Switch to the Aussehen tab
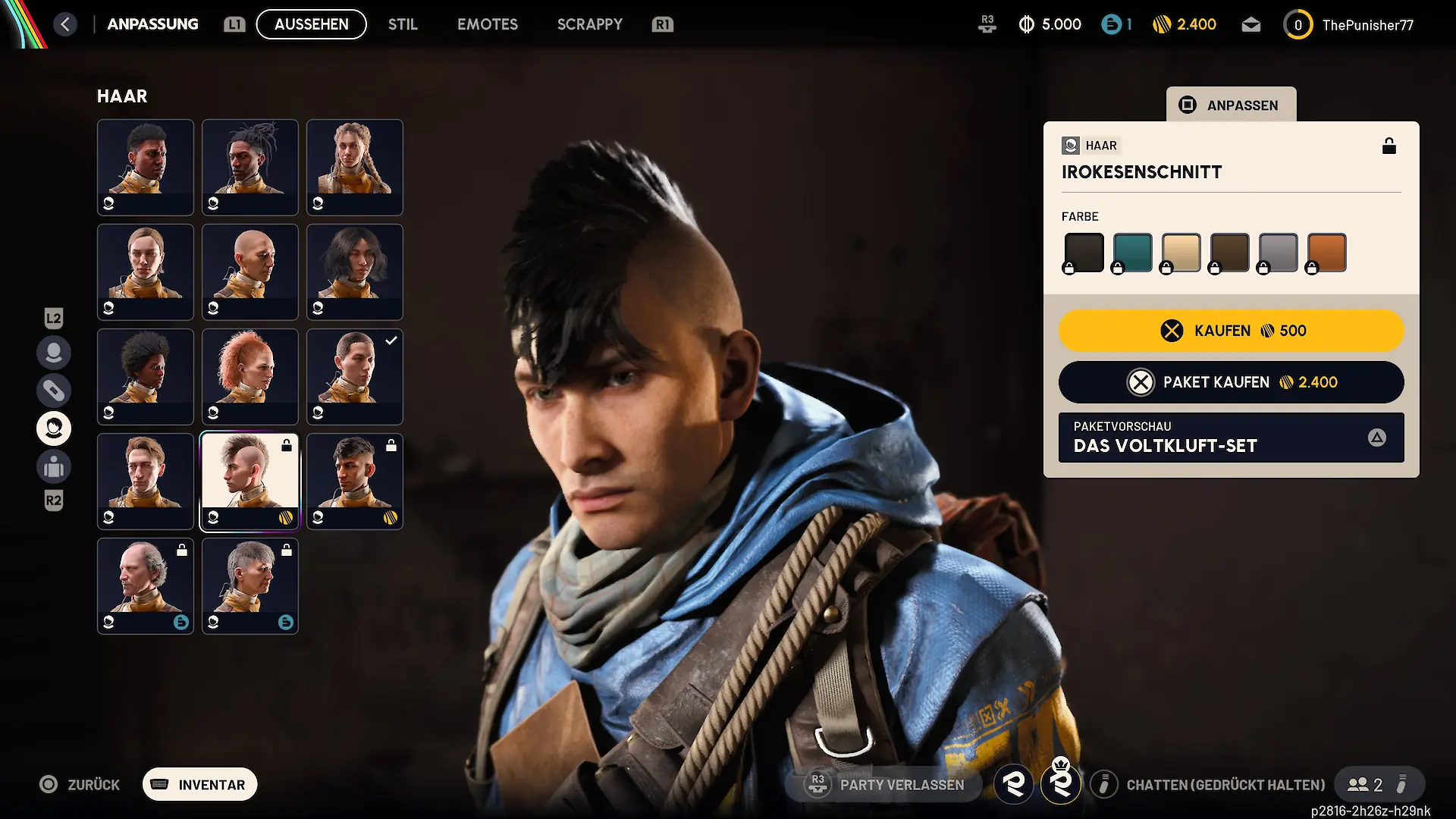The image size is (1456, 819). (x=311, y=24)
